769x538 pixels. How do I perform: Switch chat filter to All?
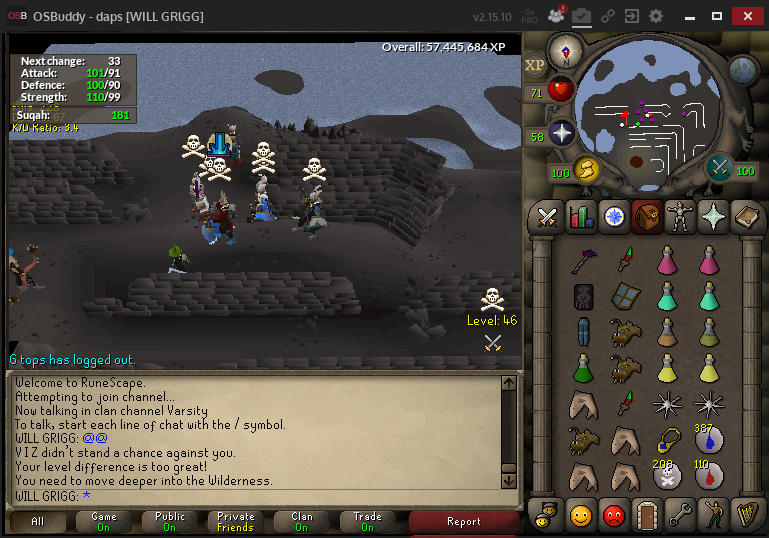[38, 521]
